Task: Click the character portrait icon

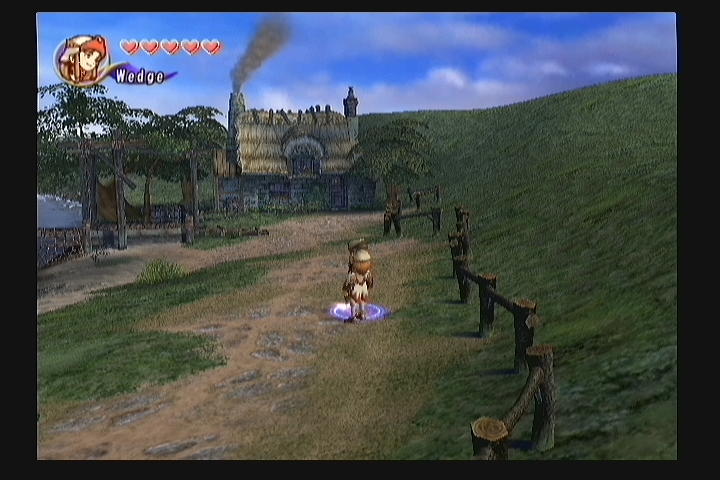Action: pos(81,58)
